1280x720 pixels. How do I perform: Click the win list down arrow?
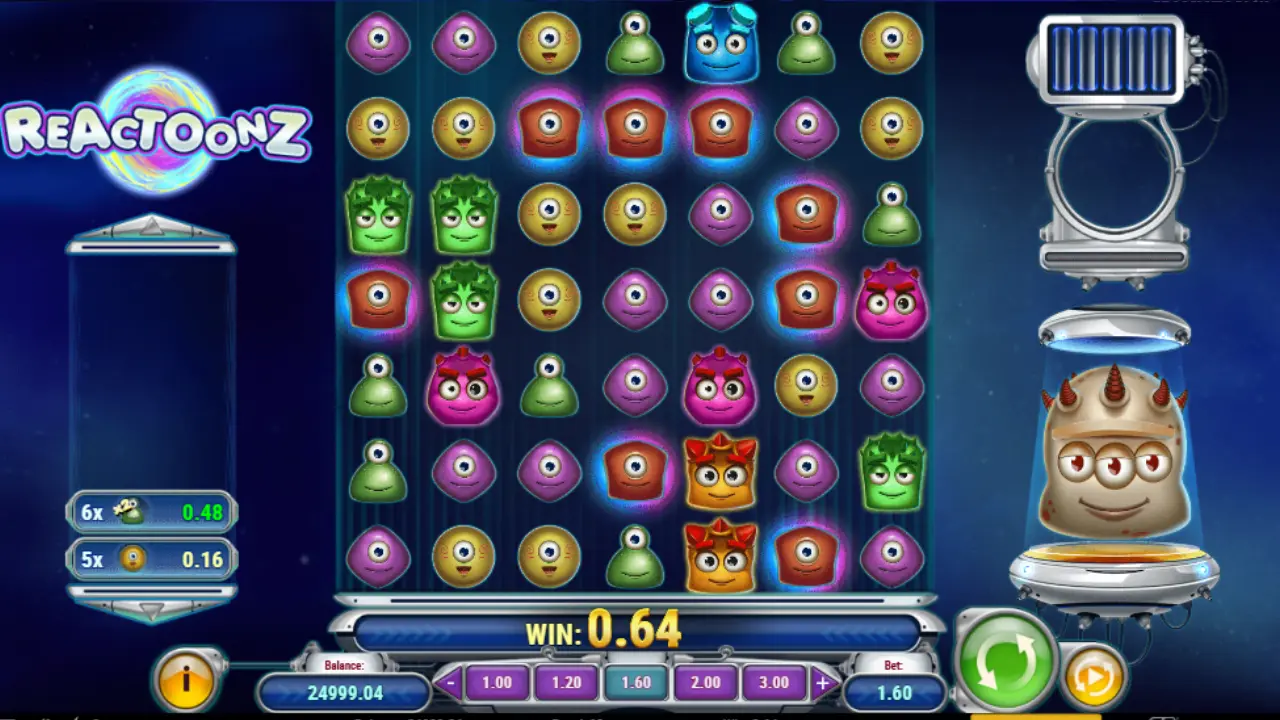tap(151, 608)
